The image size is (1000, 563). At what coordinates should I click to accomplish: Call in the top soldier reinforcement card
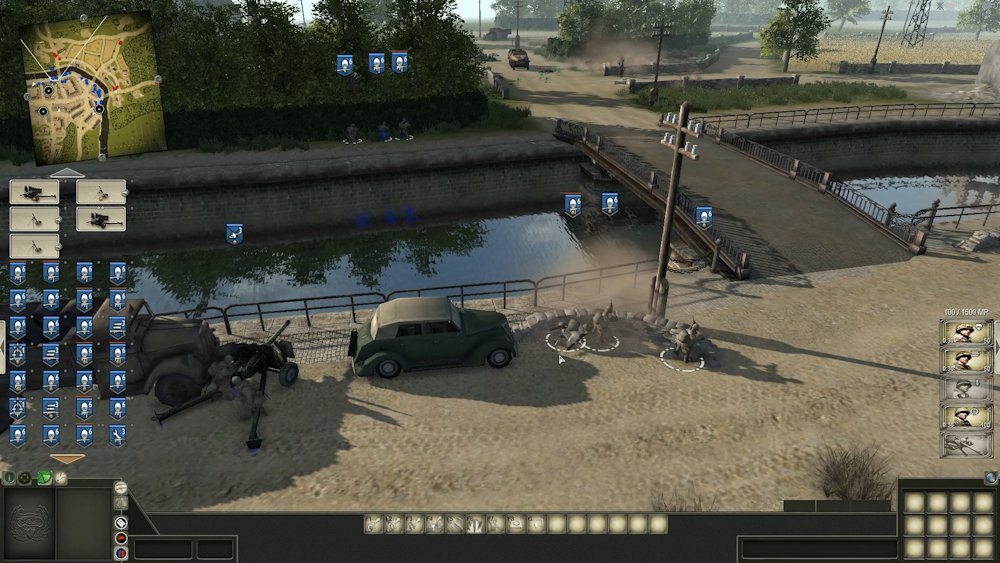(x=966, y=333)
